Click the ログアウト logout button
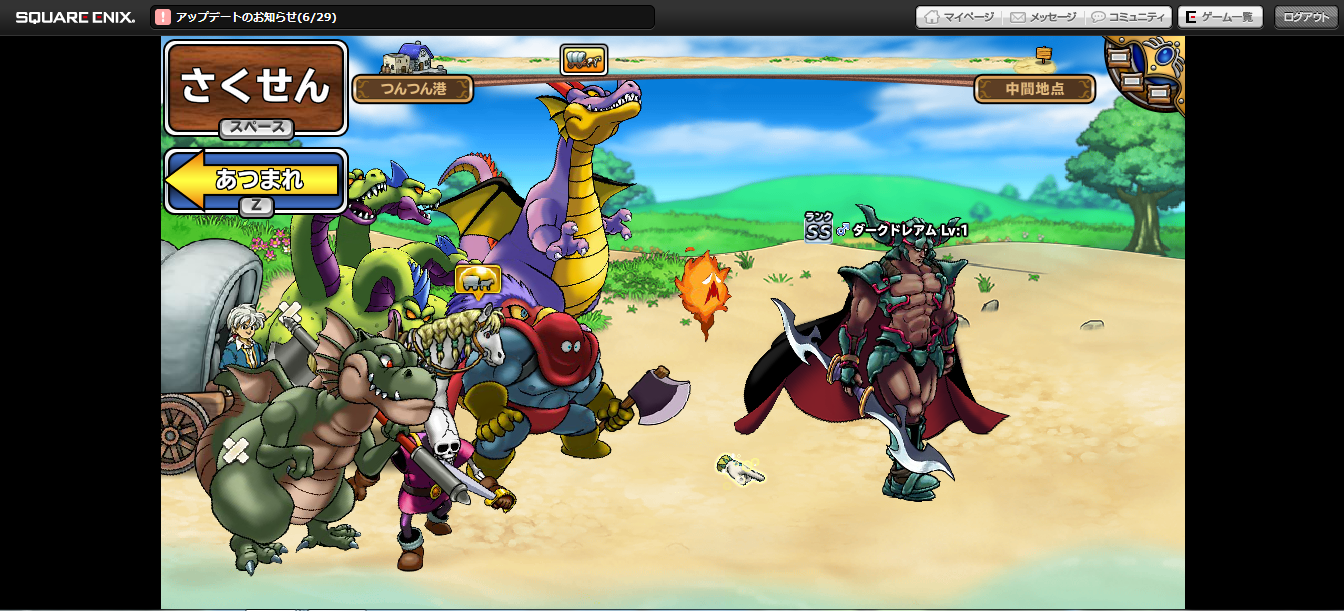1344x611 pixels. pyautogui.click(x=1307, y=17)
